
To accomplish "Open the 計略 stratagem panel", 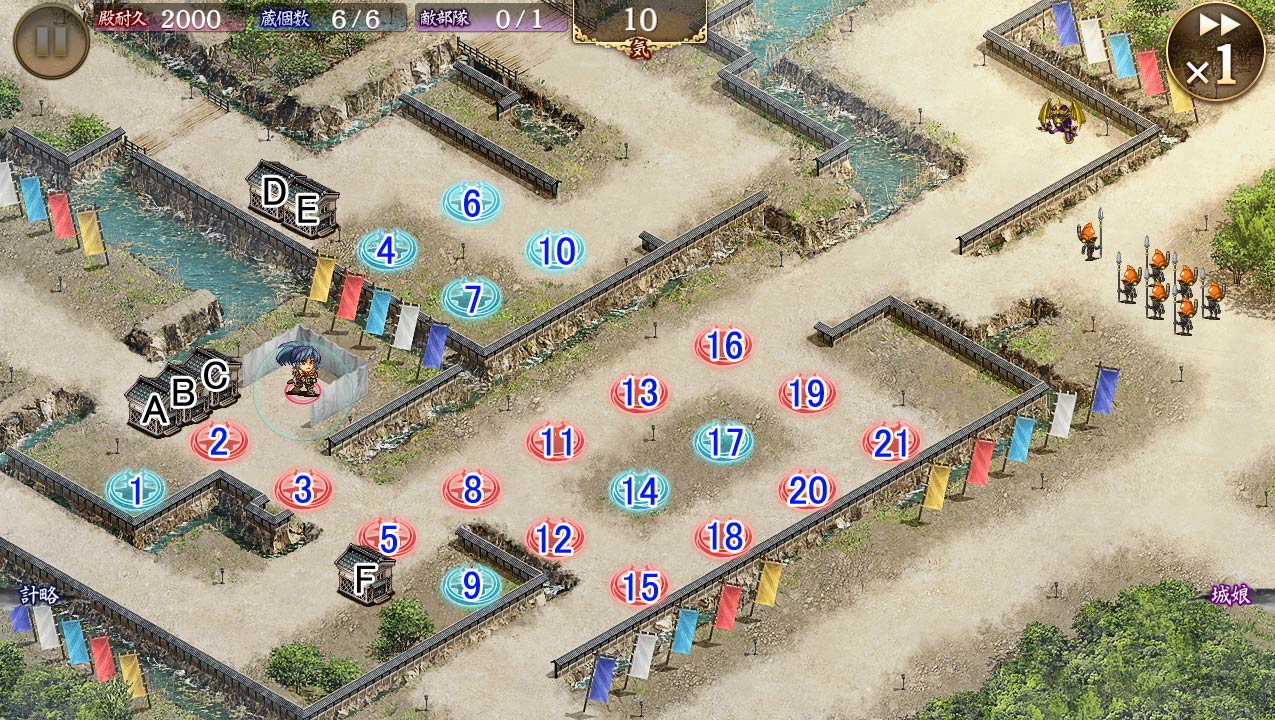I will pos(40,595).
